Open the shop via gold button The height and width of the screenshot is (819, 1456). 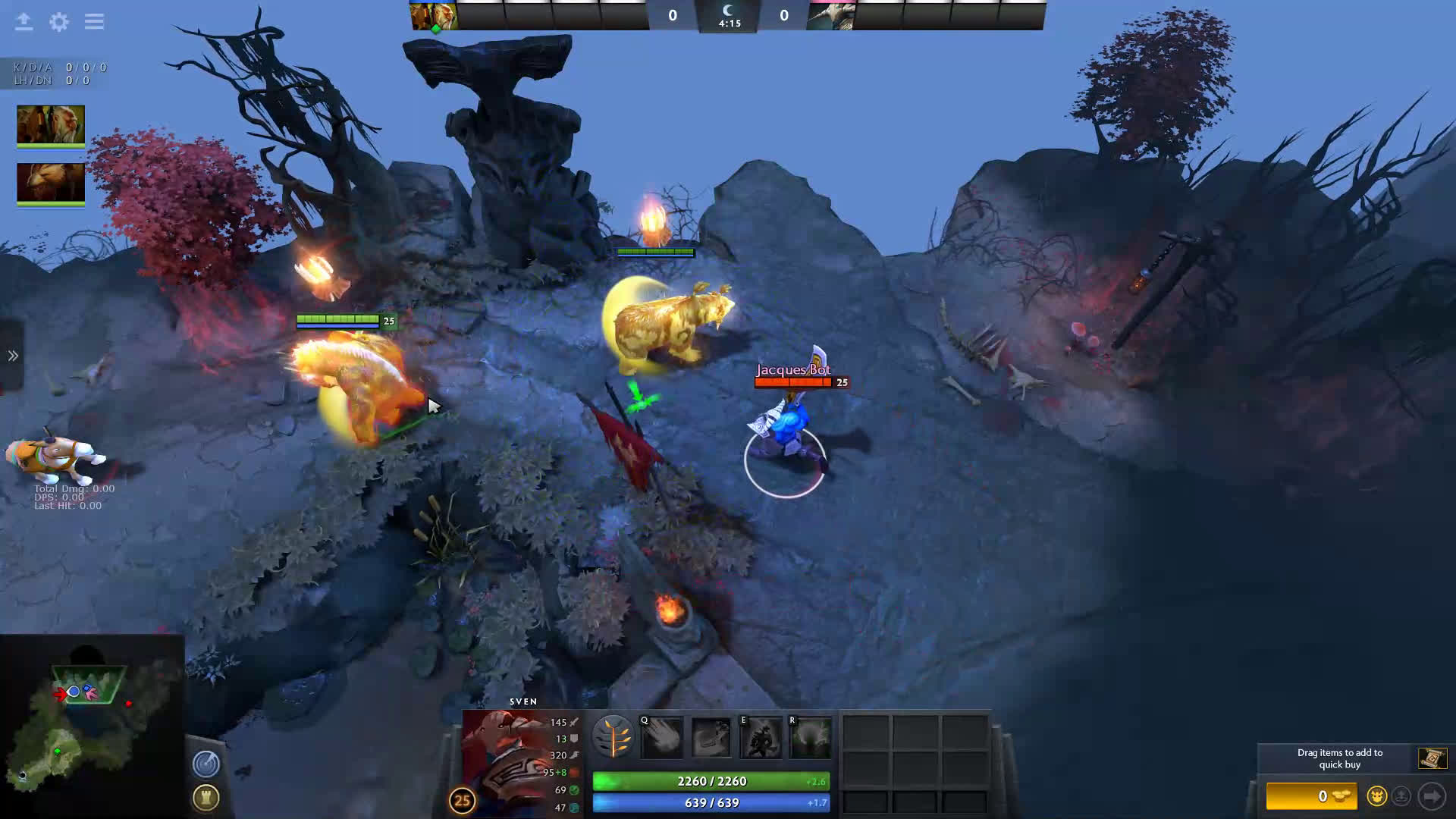(x=1312, y=796)
